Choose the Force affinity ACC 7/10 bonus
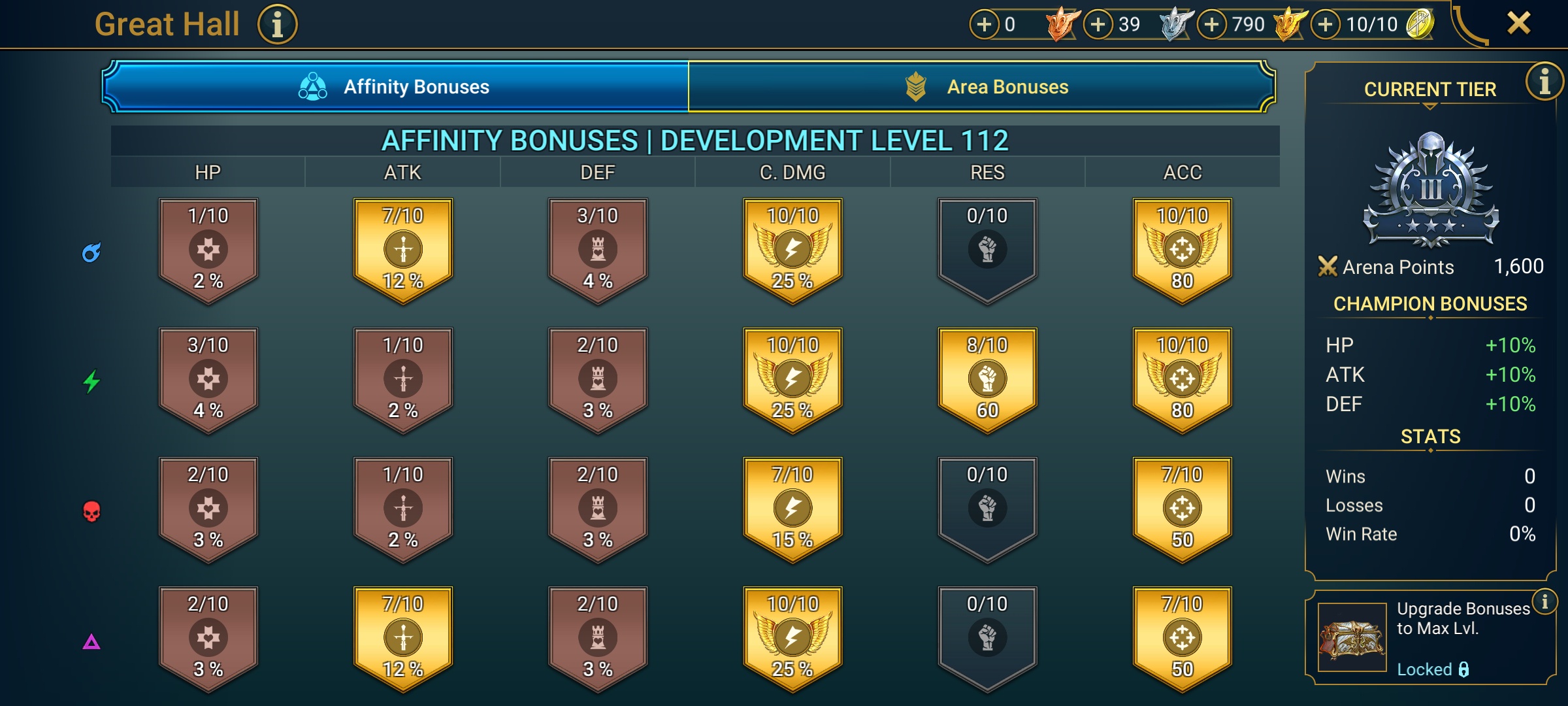The image size is (1568, 706). pyautogui.click(x=1182, y=508)
